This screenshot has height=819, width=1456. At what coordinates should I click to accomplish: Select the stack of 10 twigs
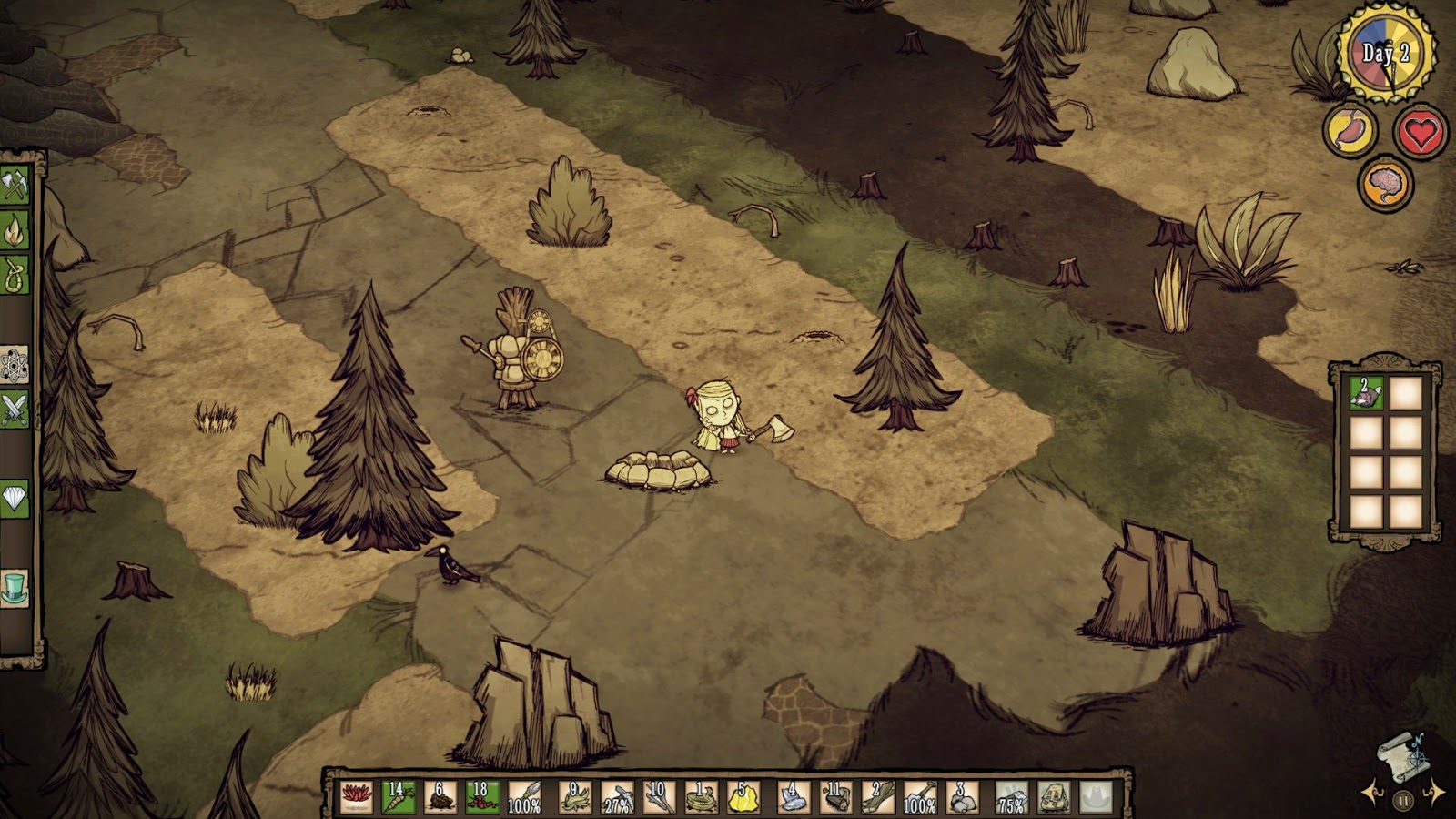click(x=659, y=797)
